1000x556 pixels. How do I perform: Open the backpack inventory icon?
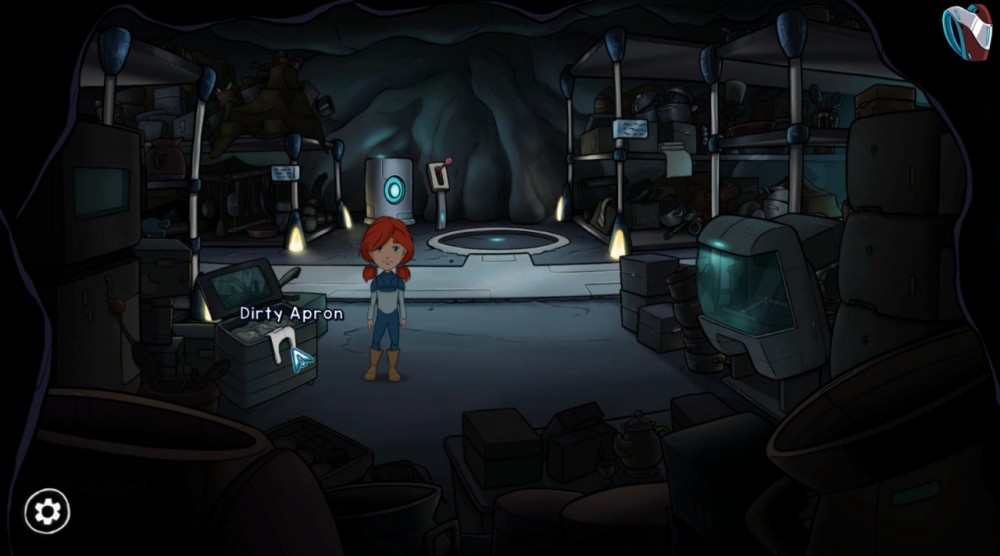click(965, 30)
